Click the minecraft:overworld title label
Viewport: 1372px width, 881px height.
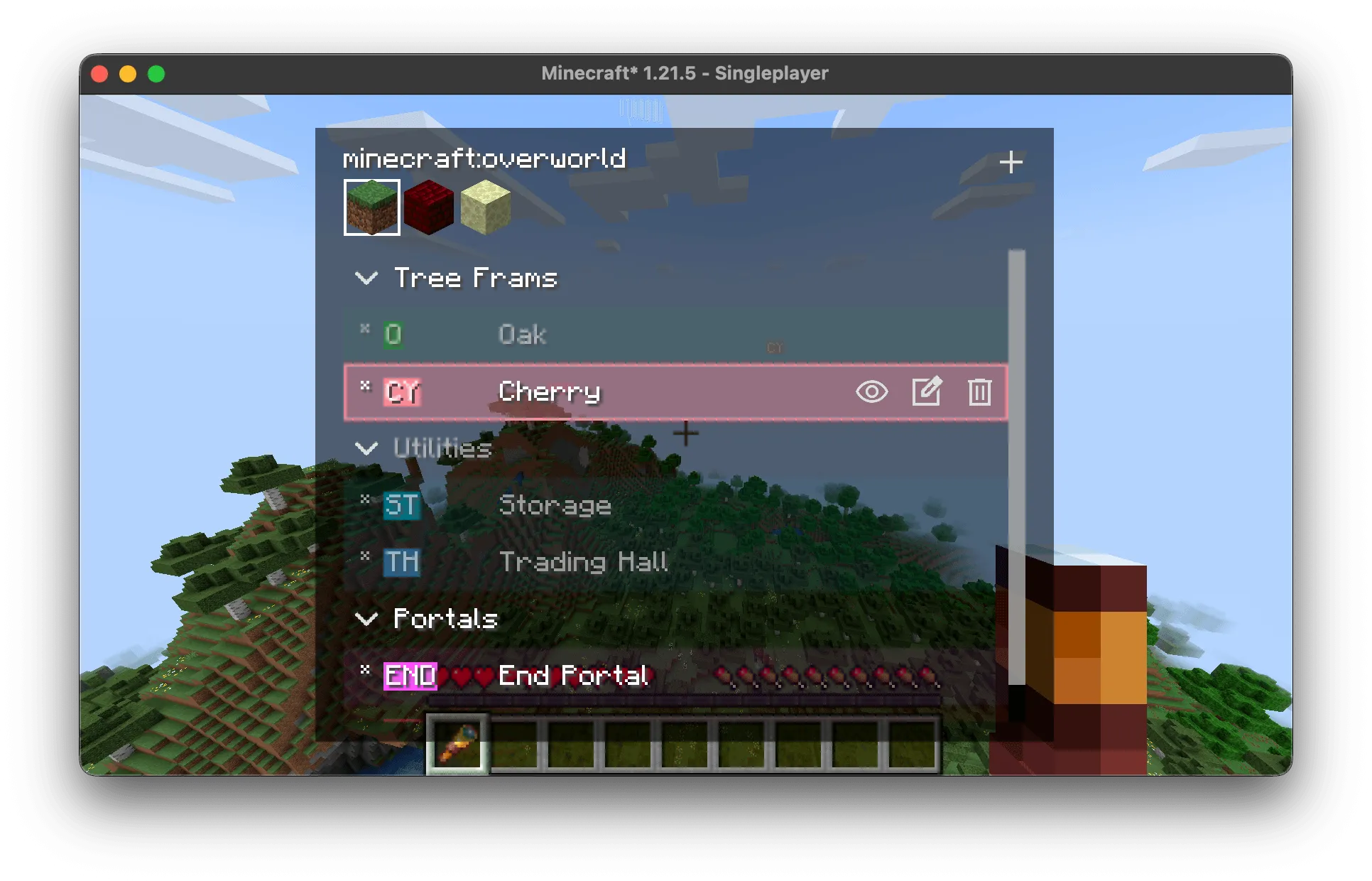pos(484,158)
